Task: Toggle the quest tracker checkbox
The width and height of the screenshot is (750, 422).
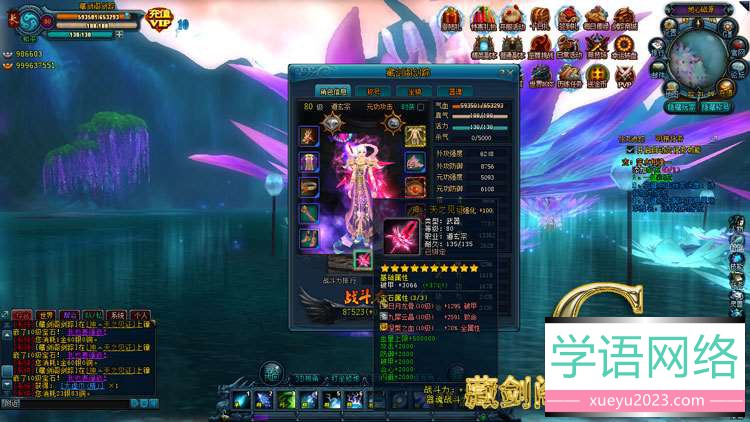Action: (x=629, y=149)
